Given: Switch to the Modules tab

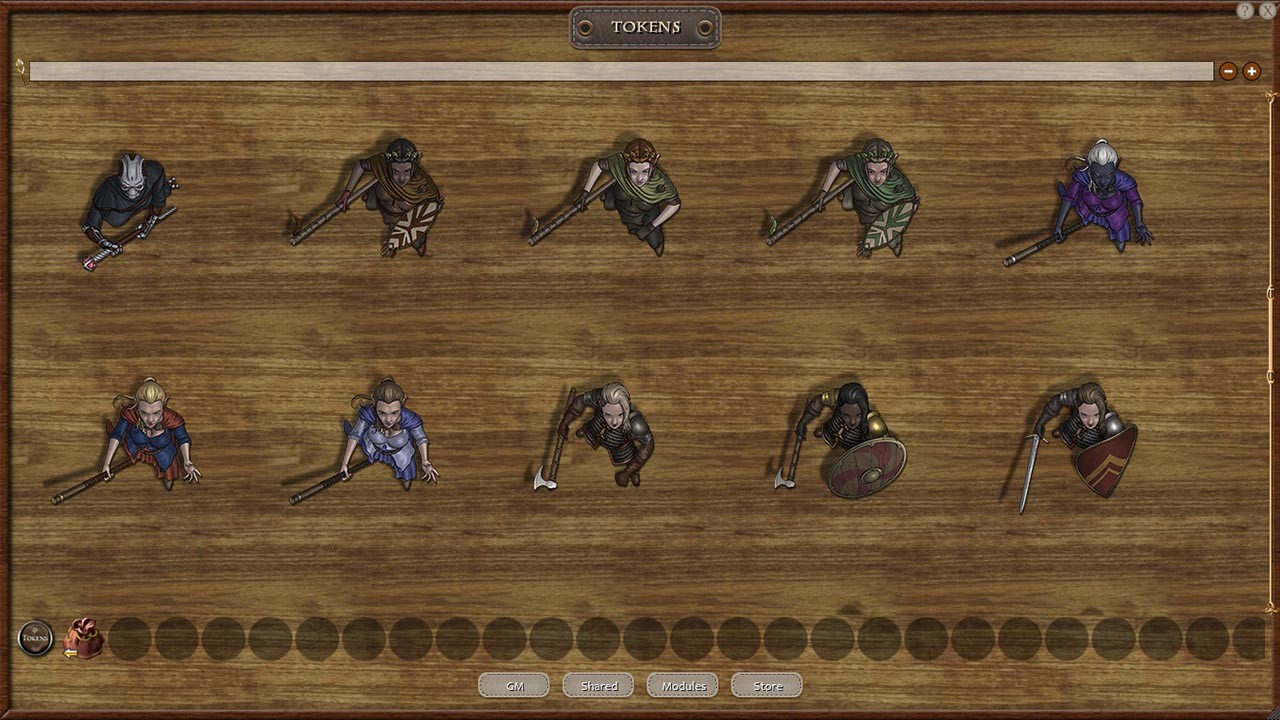Looking at the screenshot, I should click(682, 685).
